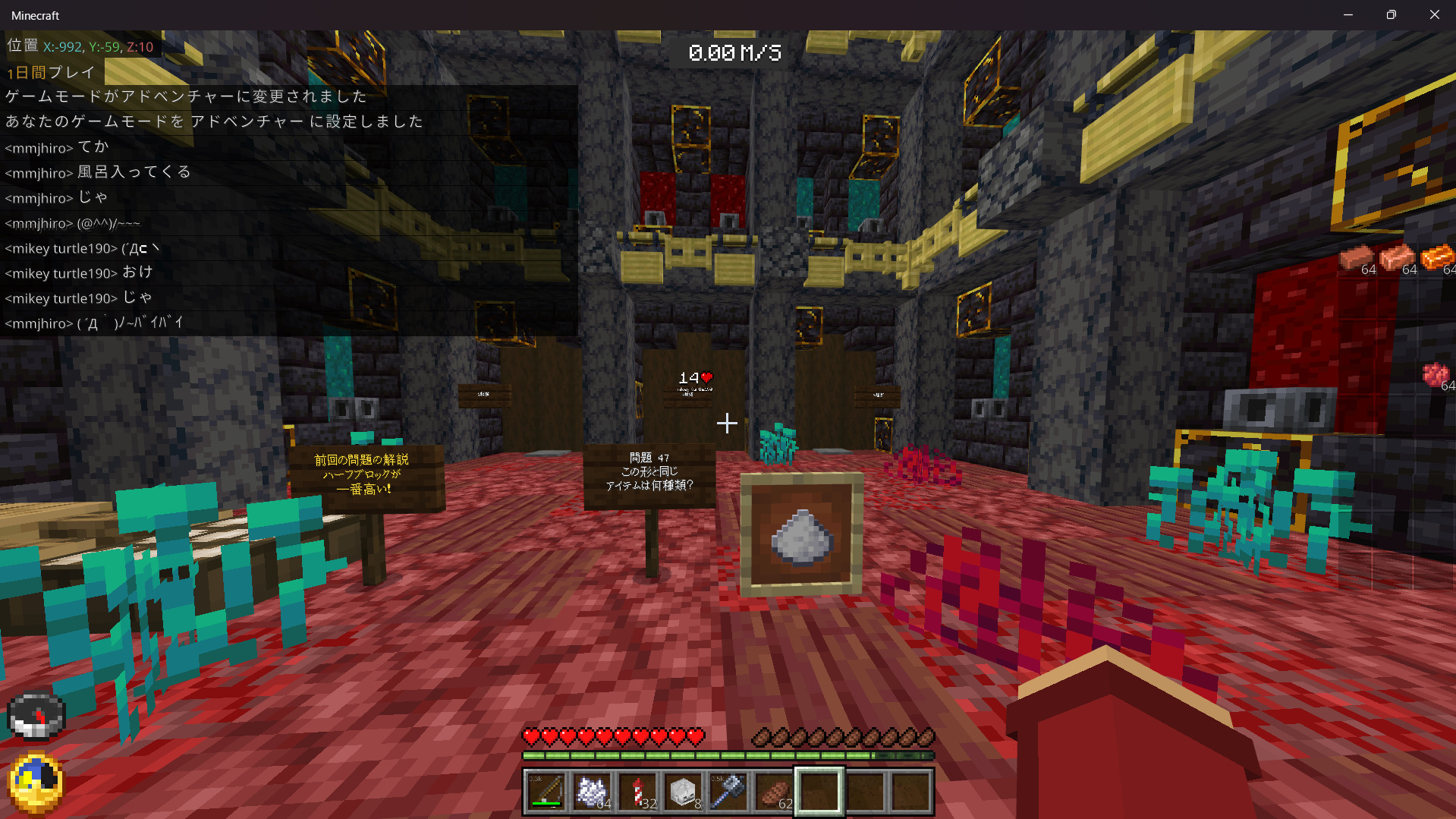Screen dimensions: 1456x819
Task: Minimize the Minecraft window
Action: 1348,15
